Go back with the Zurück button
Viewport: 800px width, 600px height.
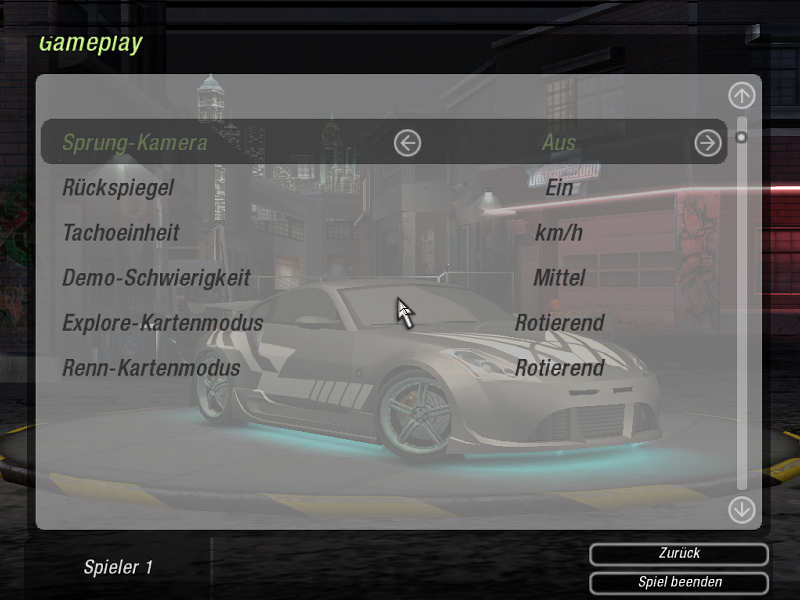[679, 553]
